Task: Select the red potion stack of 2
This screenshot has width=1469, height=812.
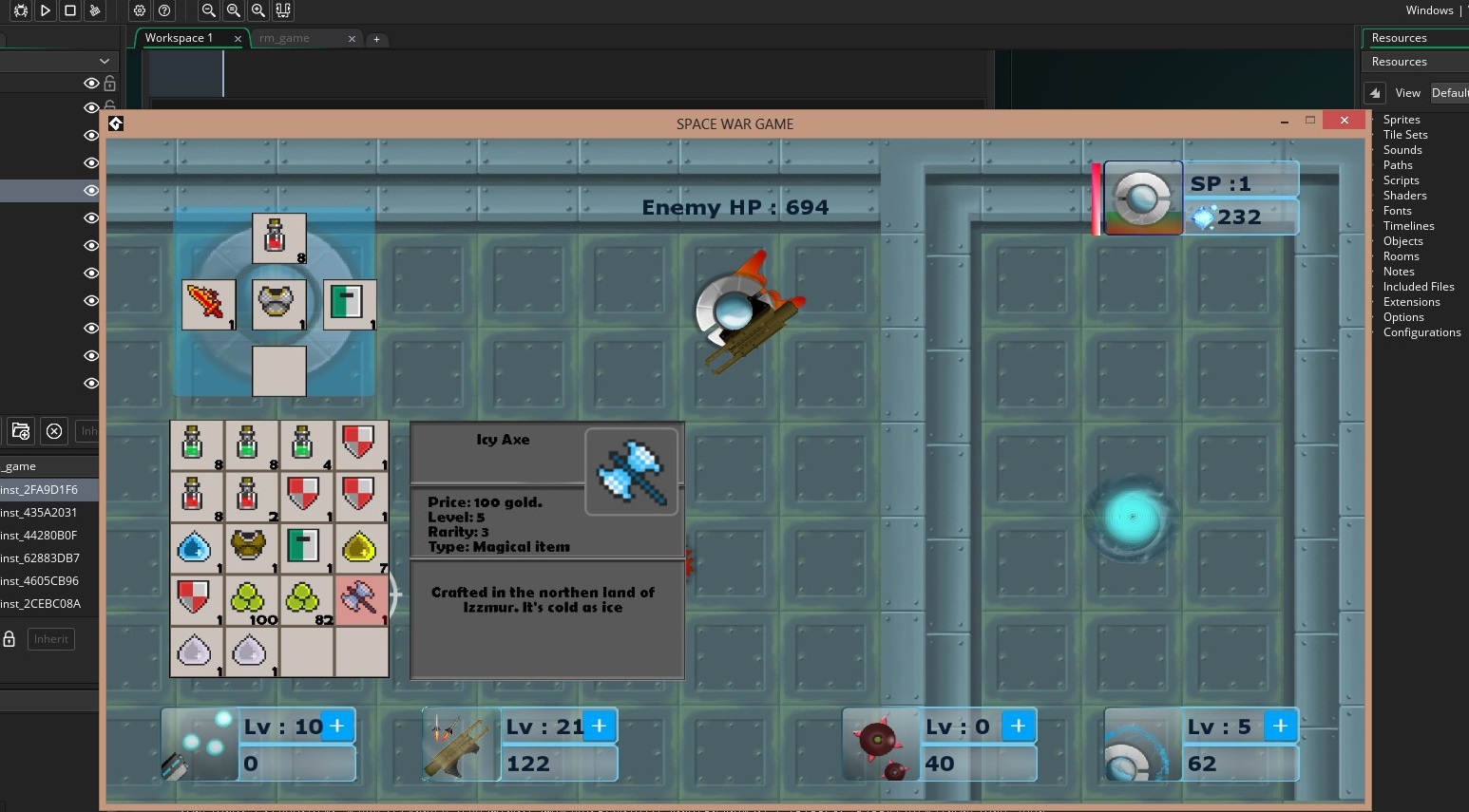Action: coord(251,497)
